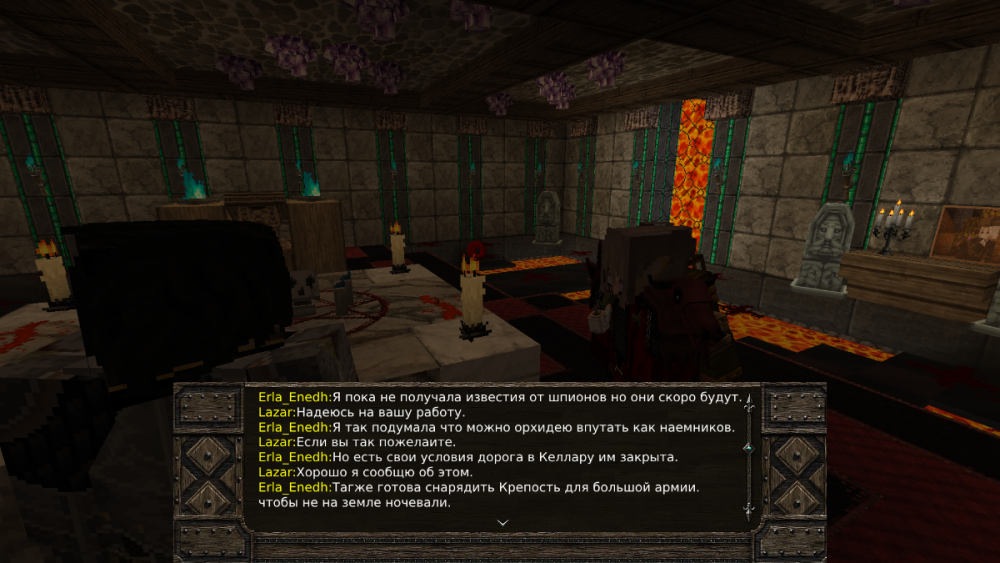The height and width of the screenshot is (563, 1000).
Task: Click the down chevron below the chat text
Action: tap(502, 522)
